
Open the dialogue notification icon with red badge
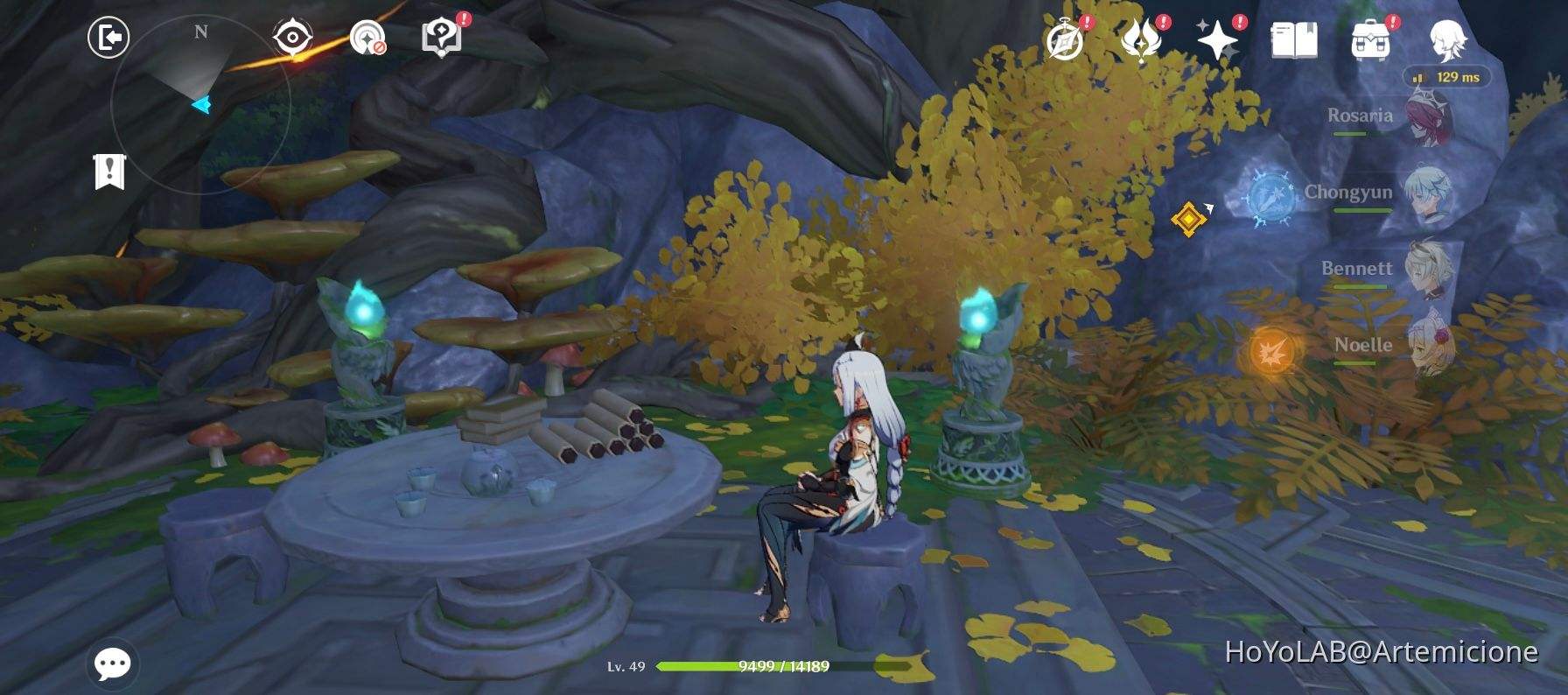point(443,37)
